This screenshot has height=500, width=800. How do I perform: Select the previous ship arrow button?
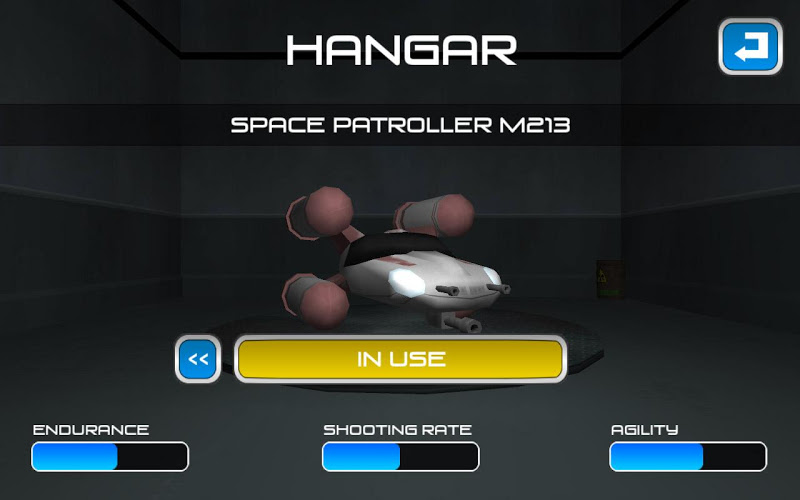click(198, 359)
